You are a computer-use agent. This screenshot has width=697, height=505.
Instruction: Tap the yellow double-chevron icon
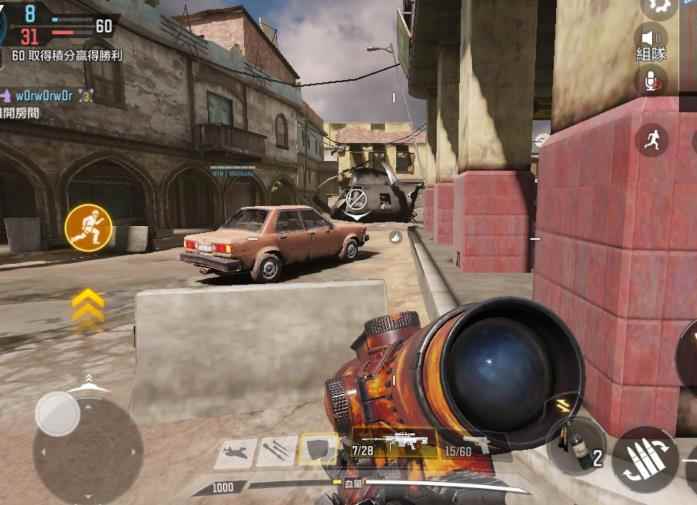point(88,305)
